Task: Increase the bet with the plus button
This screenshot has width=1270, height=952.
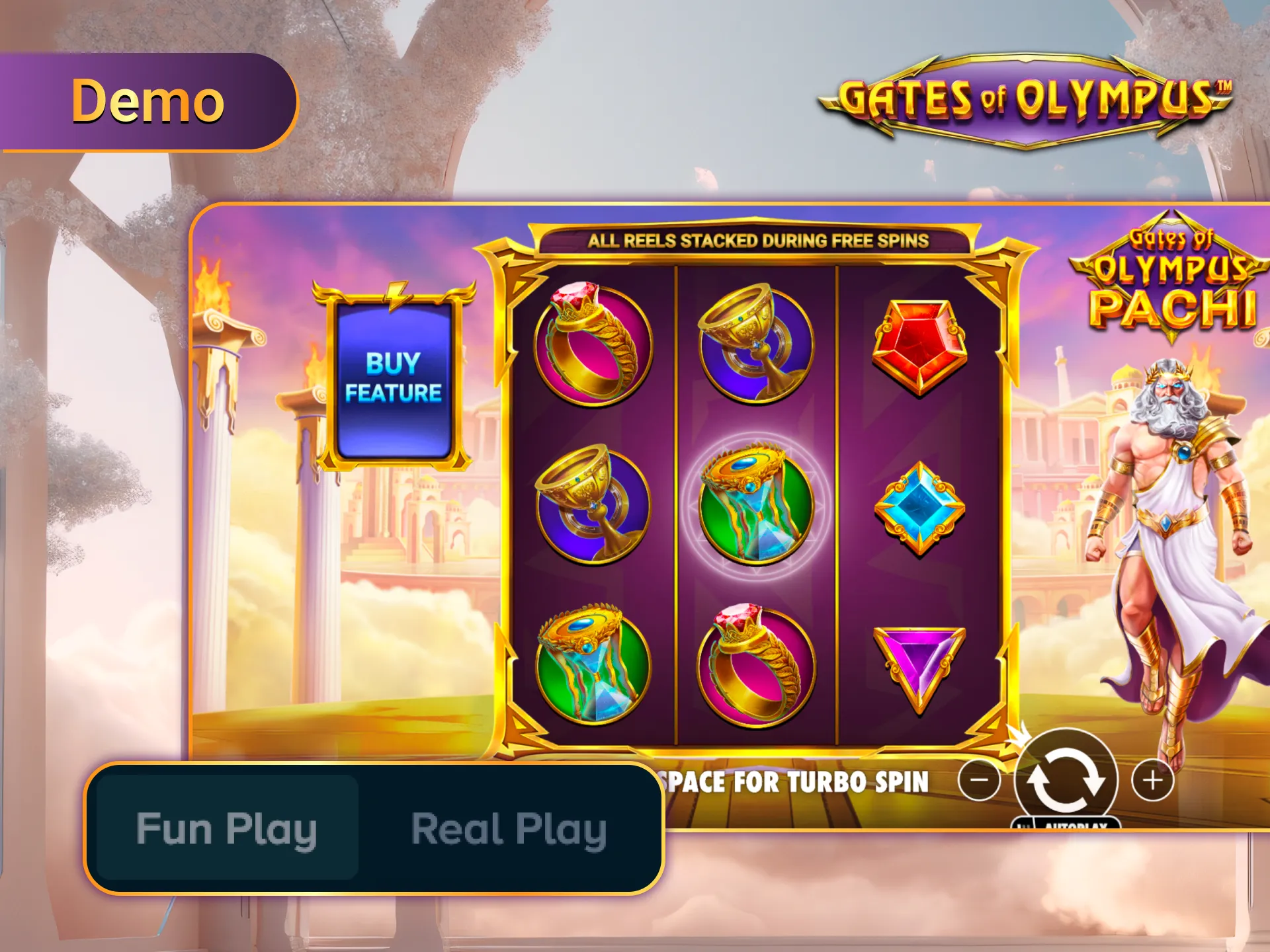Action: point(1154,779)
